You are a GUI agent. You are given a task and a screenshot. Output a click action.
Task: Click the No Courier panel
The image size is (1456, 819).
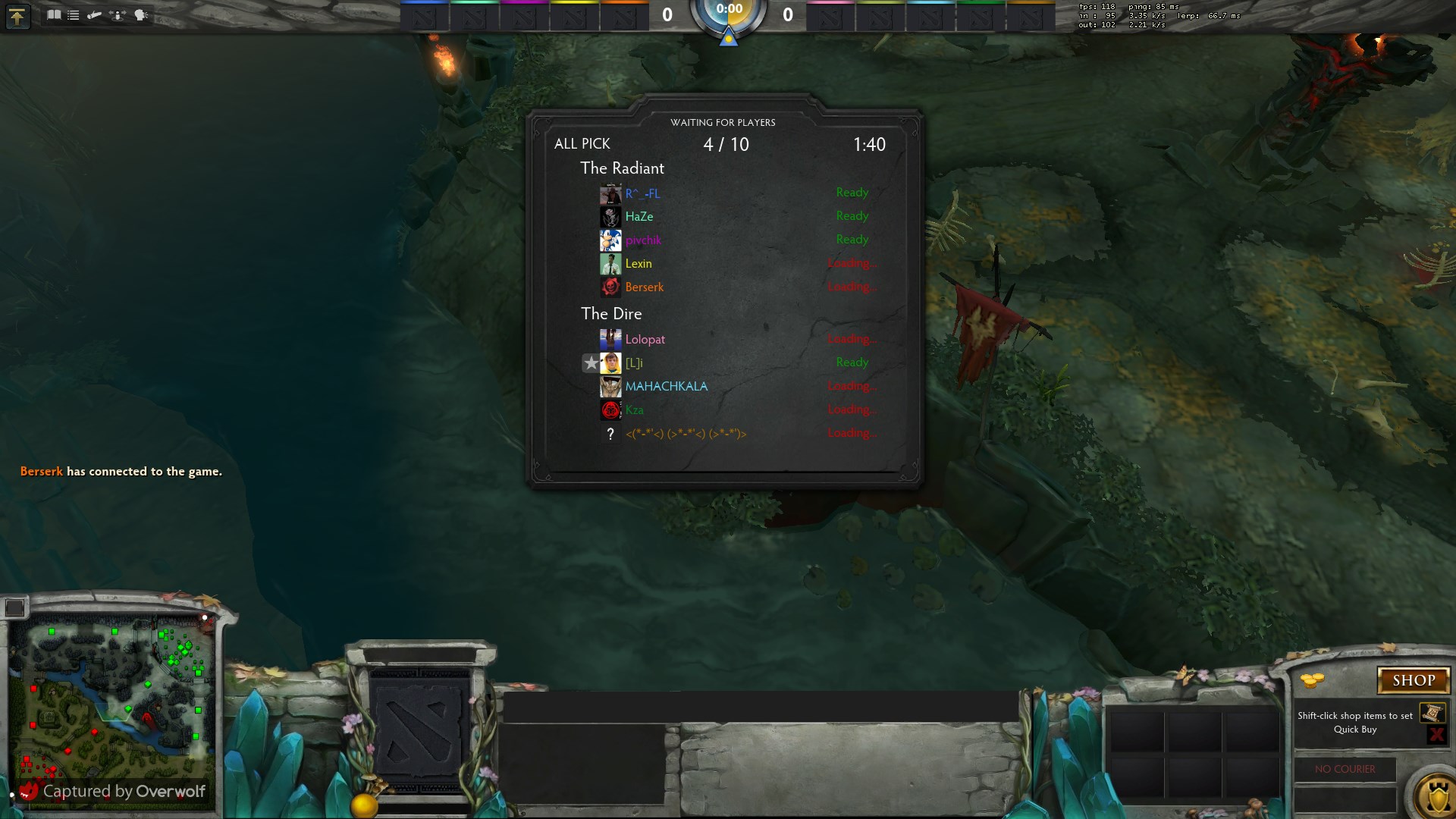pos(1345,769)
